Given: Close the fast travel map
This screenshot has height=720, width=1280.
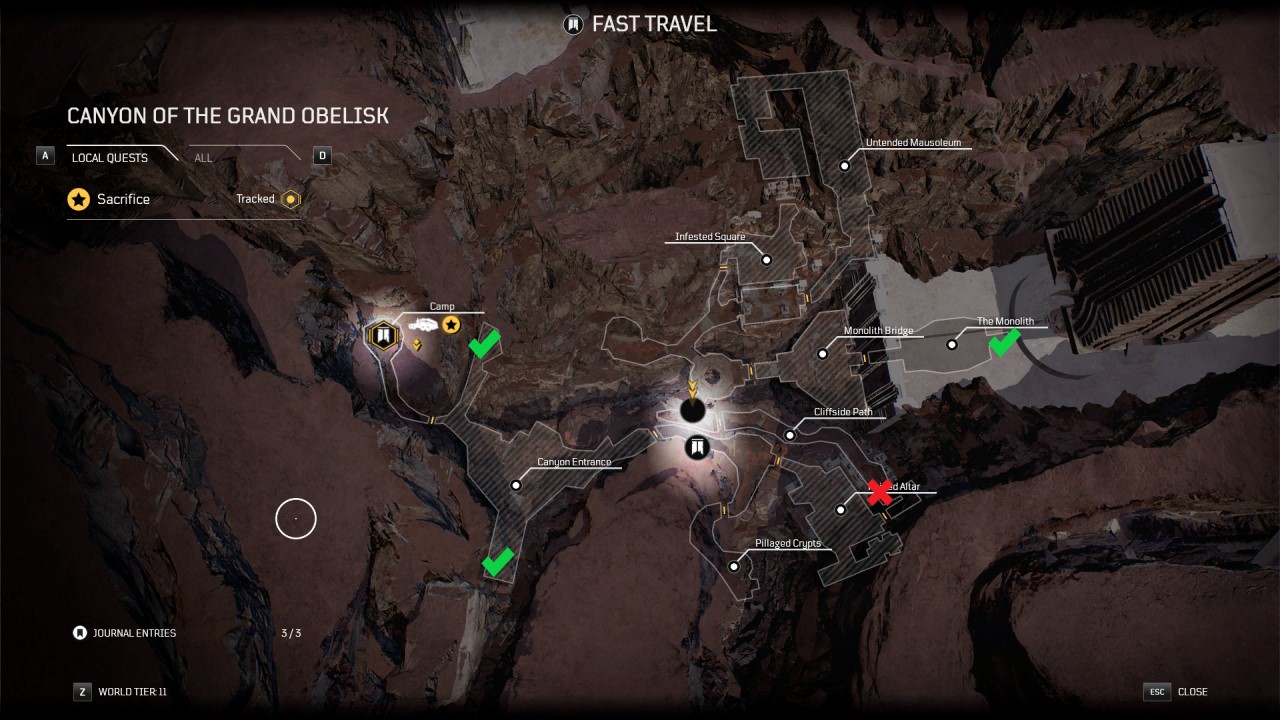Looking at the screenshot, I should [1177, 691].
